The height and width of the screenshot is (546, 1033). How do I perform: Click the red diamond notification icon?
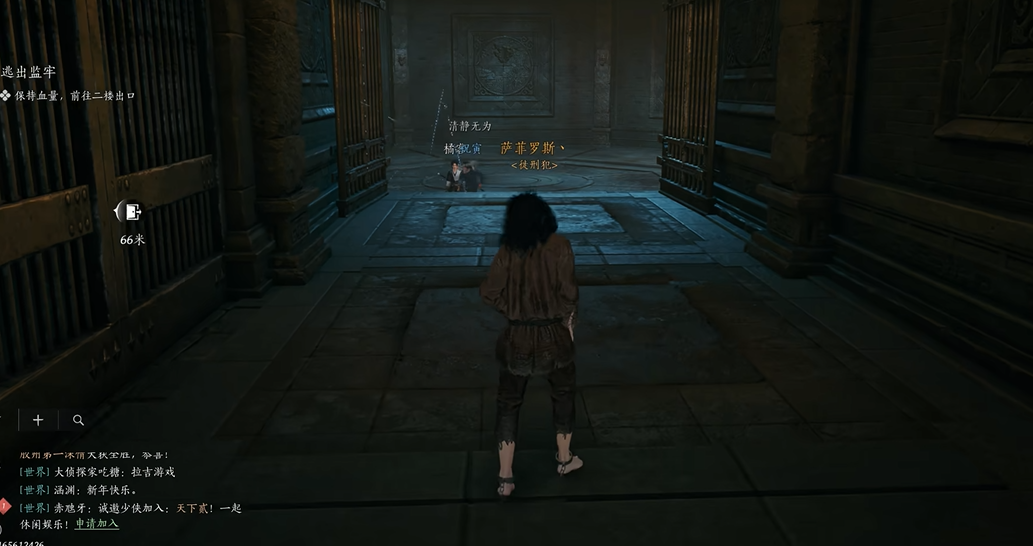pos(4,505)
